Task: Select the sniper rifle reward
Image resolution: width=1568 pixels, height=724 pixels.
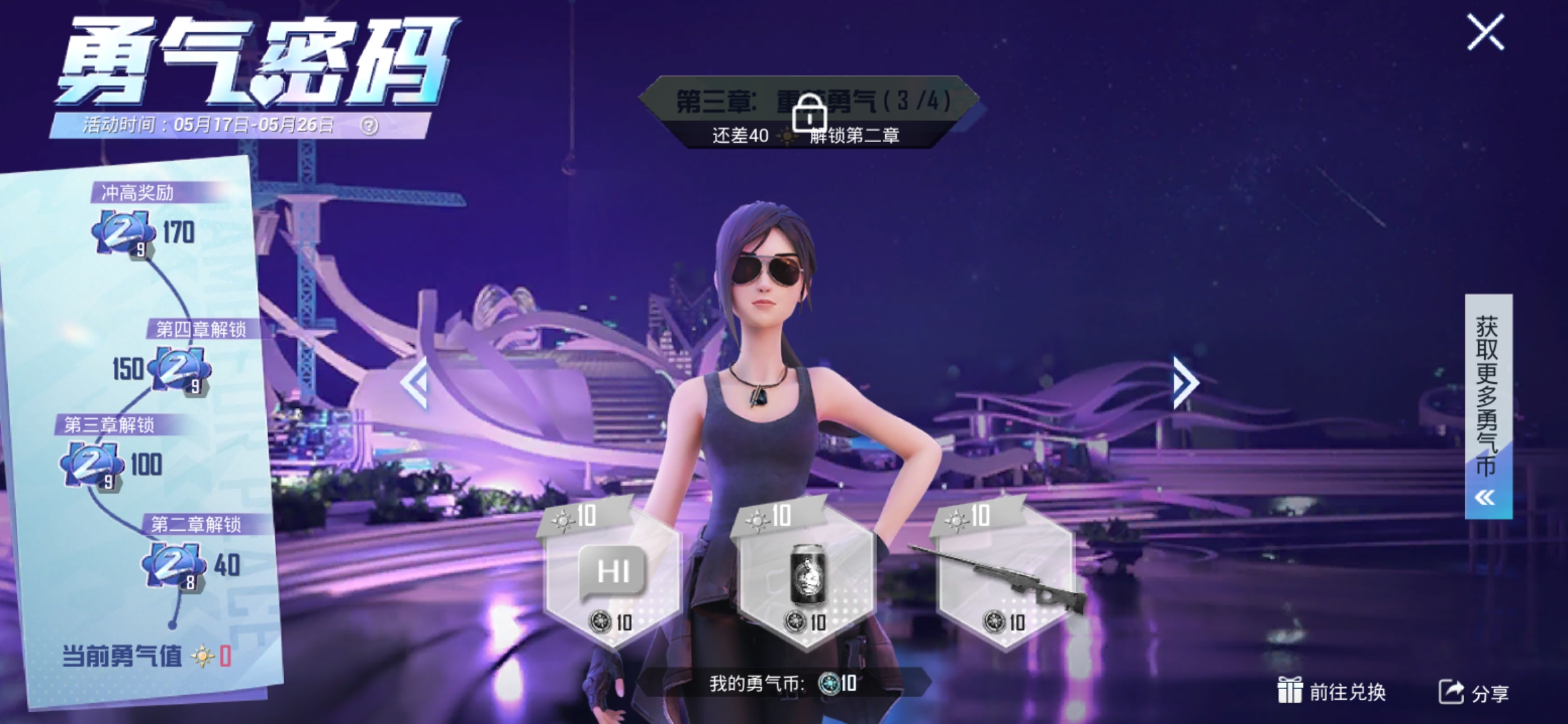Action: pos(1003,574)
